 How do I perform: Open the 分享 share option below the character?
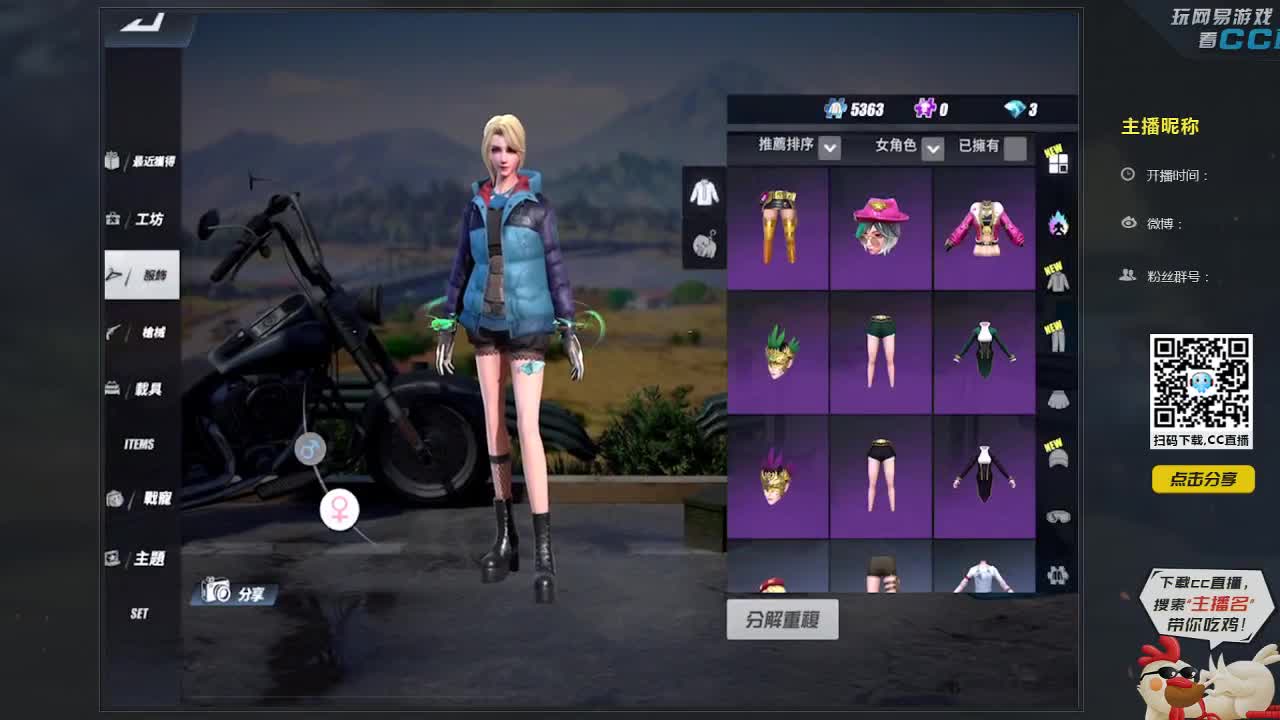tap(233, 593)
